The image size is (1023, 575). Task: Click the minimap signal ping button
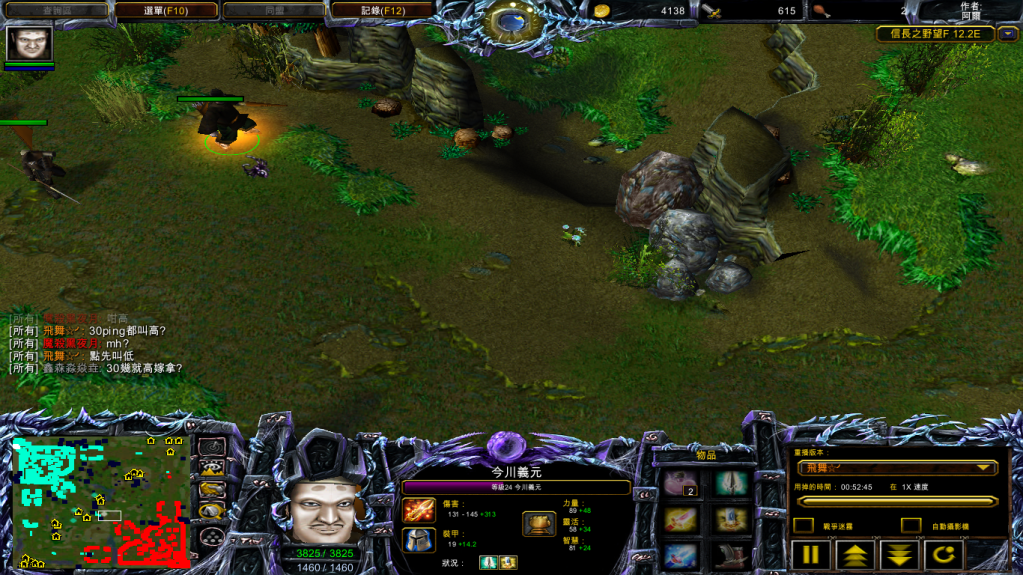(x=211, y=446)
